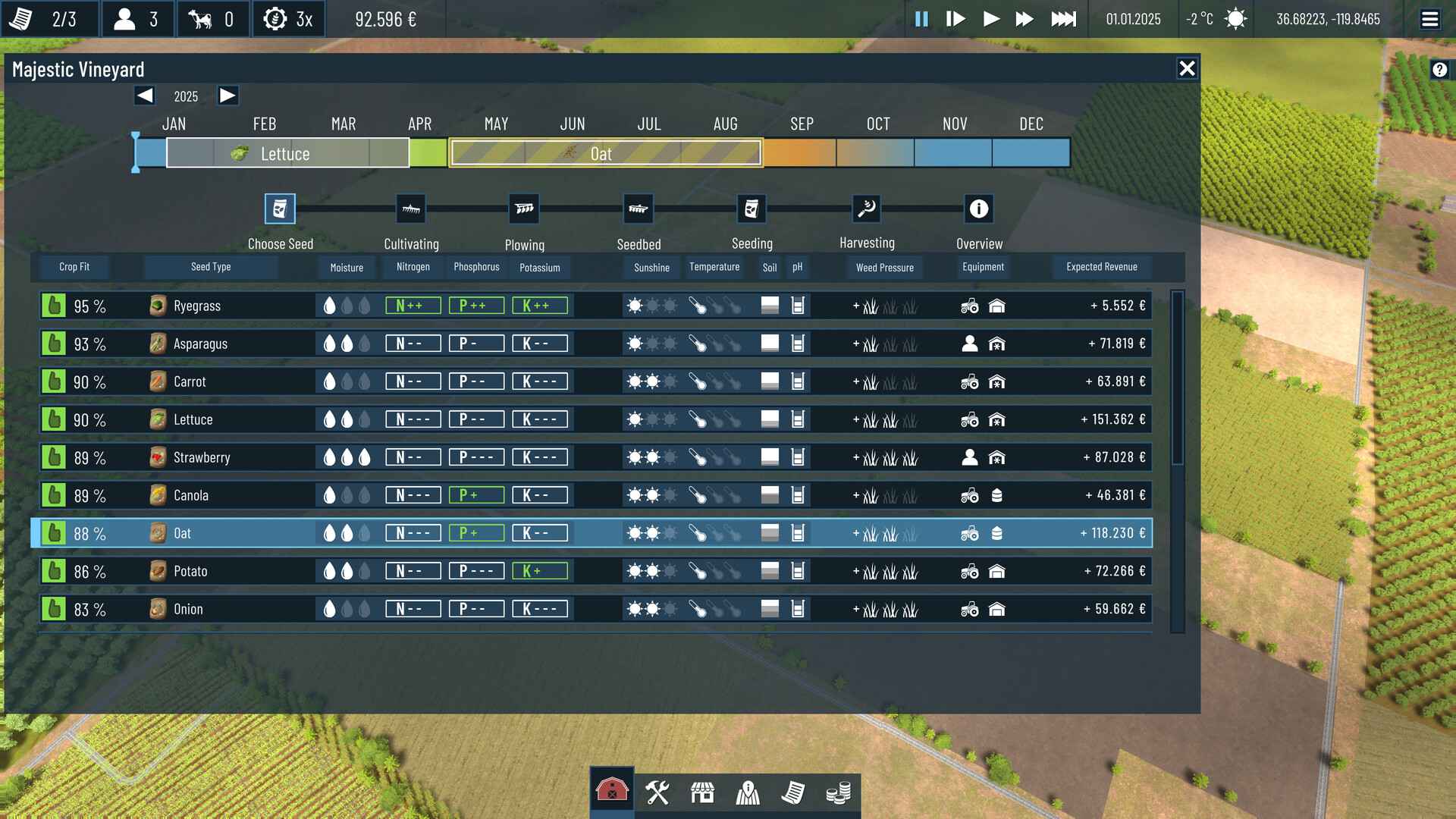The height and width of the screenshot is (819, 1456).
Task: Toggle the Soil column filter
Action: click(769, 267)
